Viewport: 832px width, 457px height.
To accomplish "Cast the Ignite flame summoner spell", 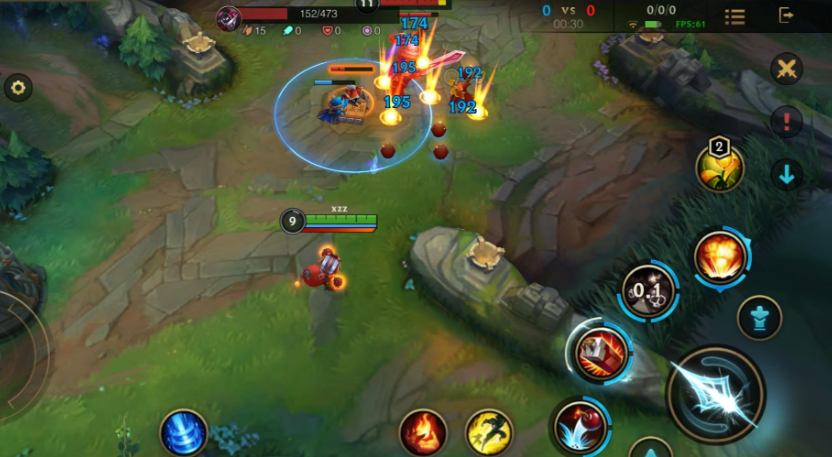I will pos(423,432).
